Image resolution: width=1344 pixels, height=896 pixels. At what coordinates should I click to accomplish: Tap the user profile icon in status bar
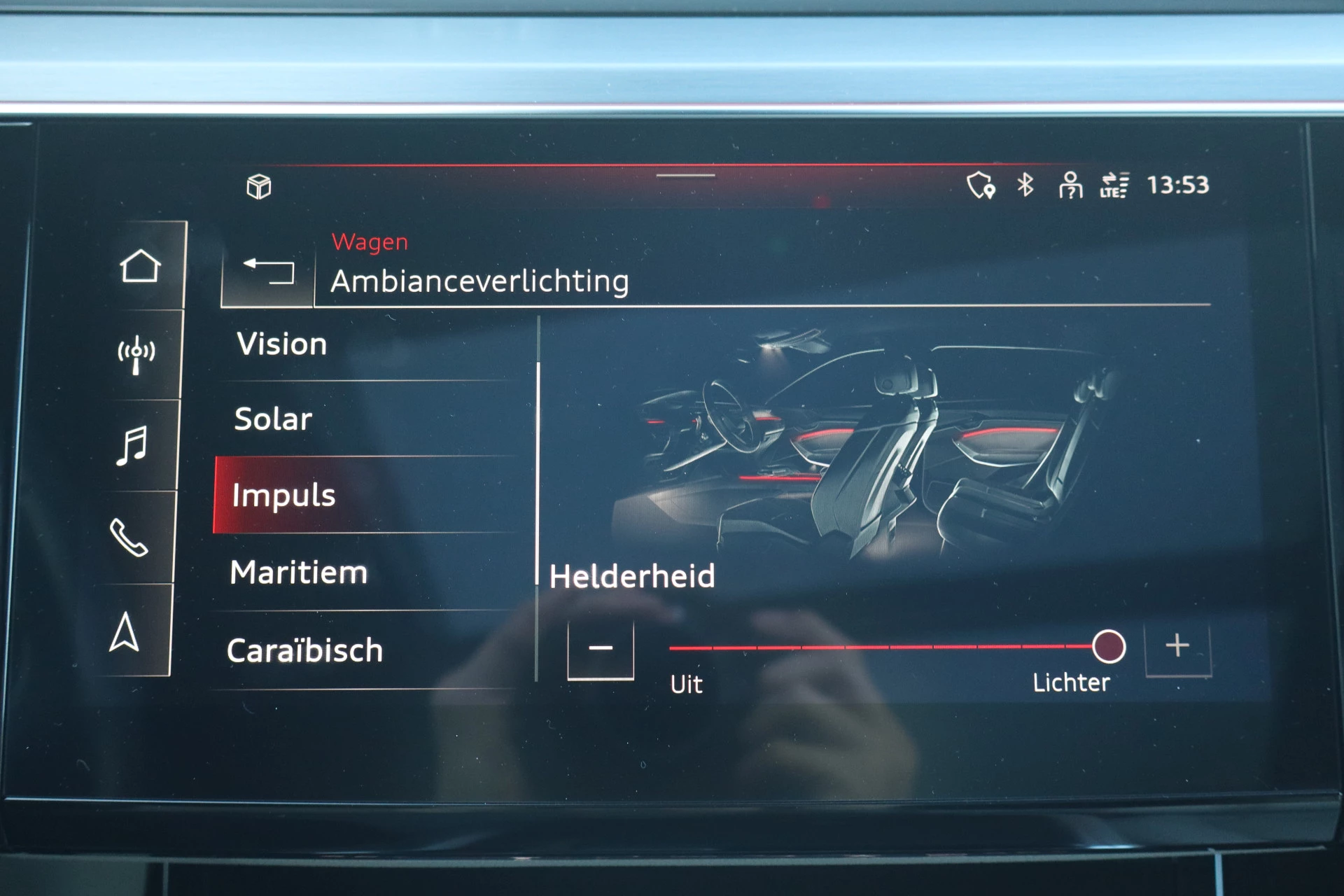pos(1069,185)
